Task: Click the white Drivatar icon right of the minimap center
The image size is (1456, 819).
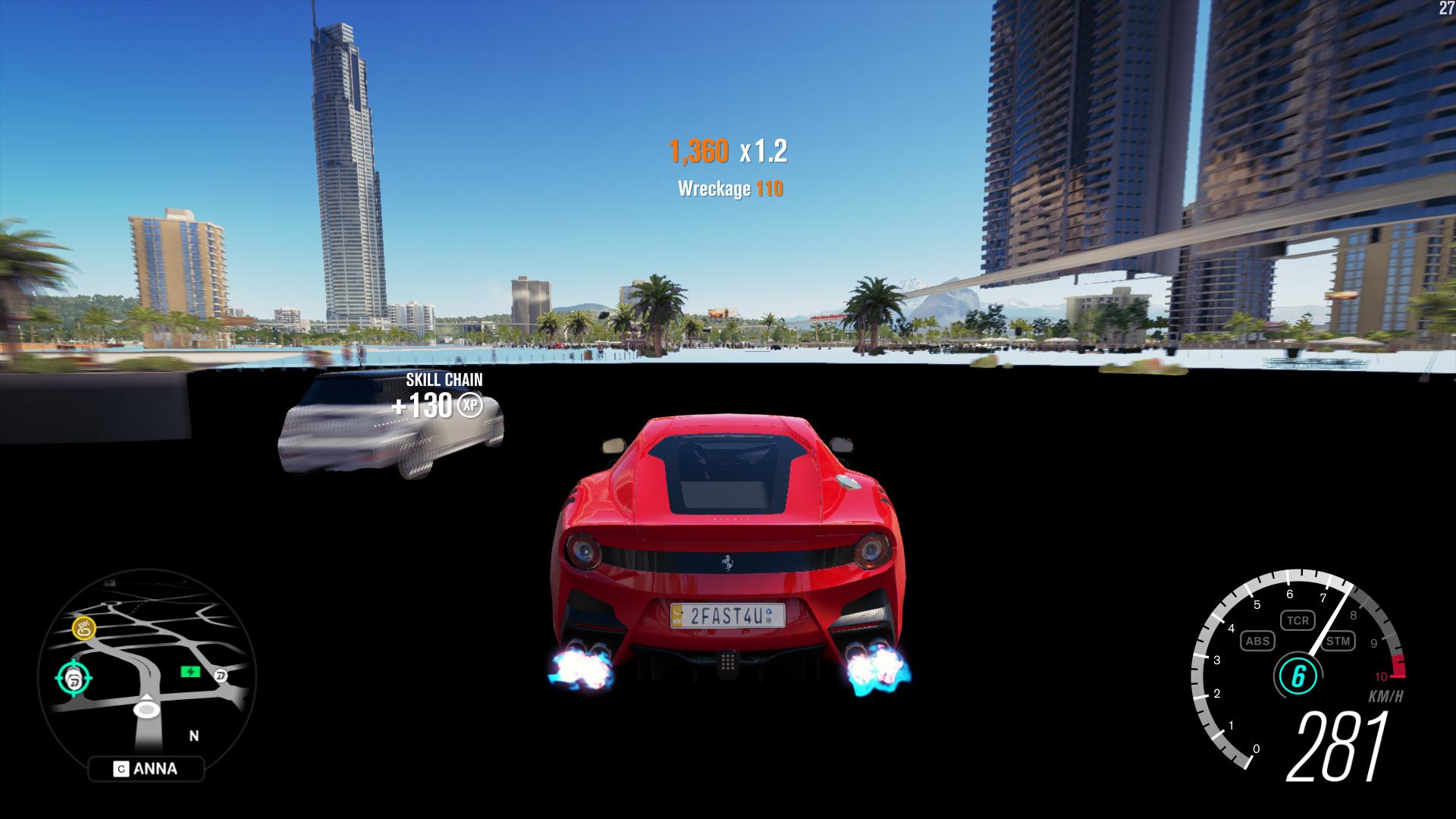Action: tap(222, 675)
